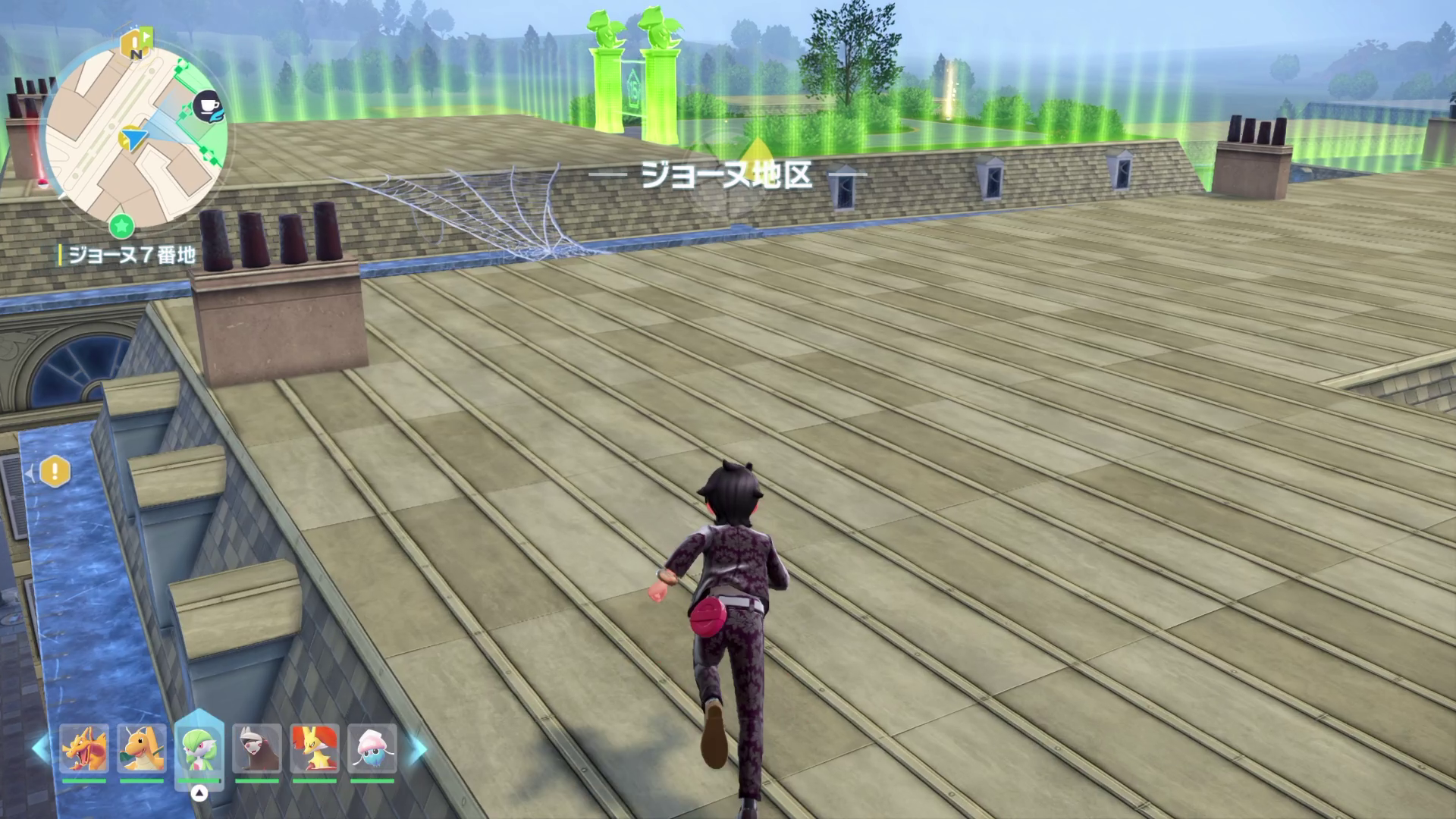Choose Inkay from the party bar
Image resolution: width=1456 pixels, height=819 pixels.
click(372, 748)
